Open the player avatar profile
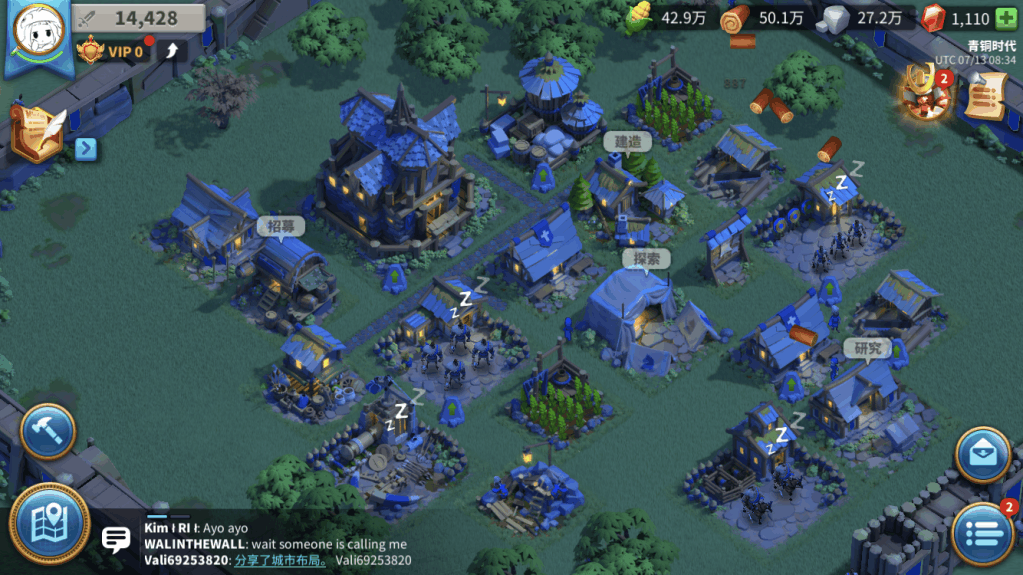 pyautogui.click(x=36, y=32)
